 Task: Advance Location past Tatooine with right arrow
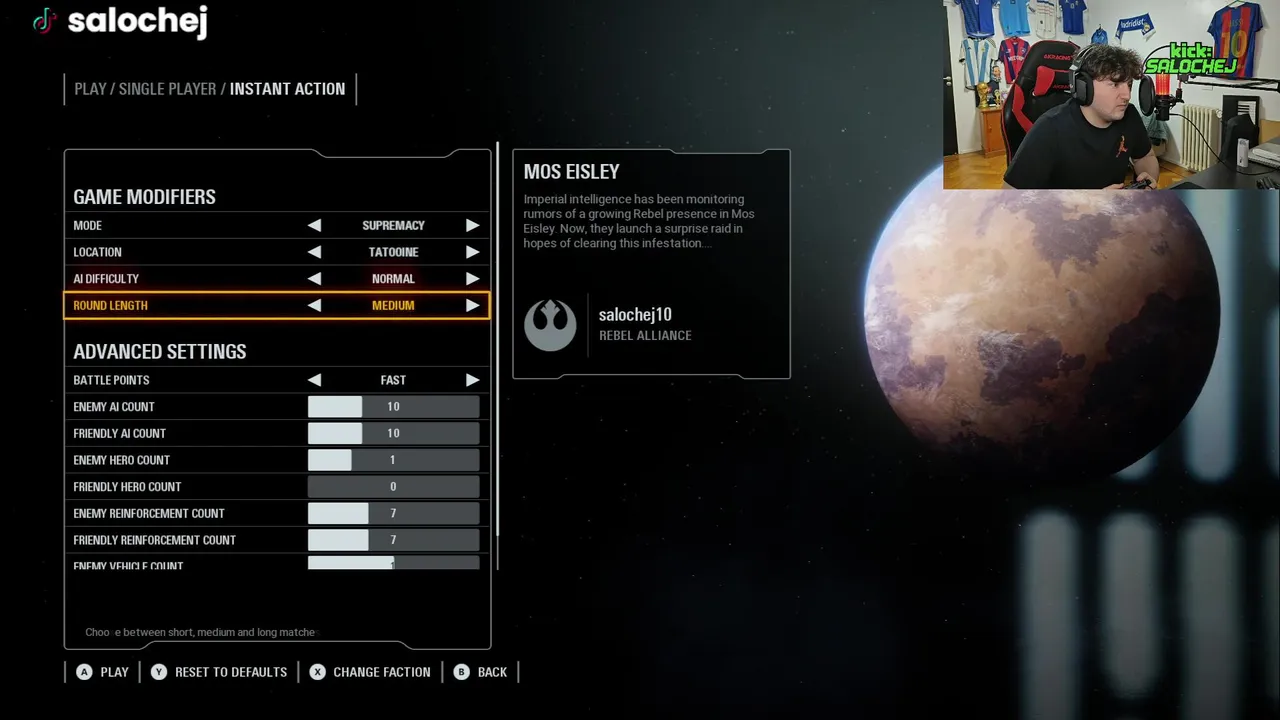[x=472, y=252]
